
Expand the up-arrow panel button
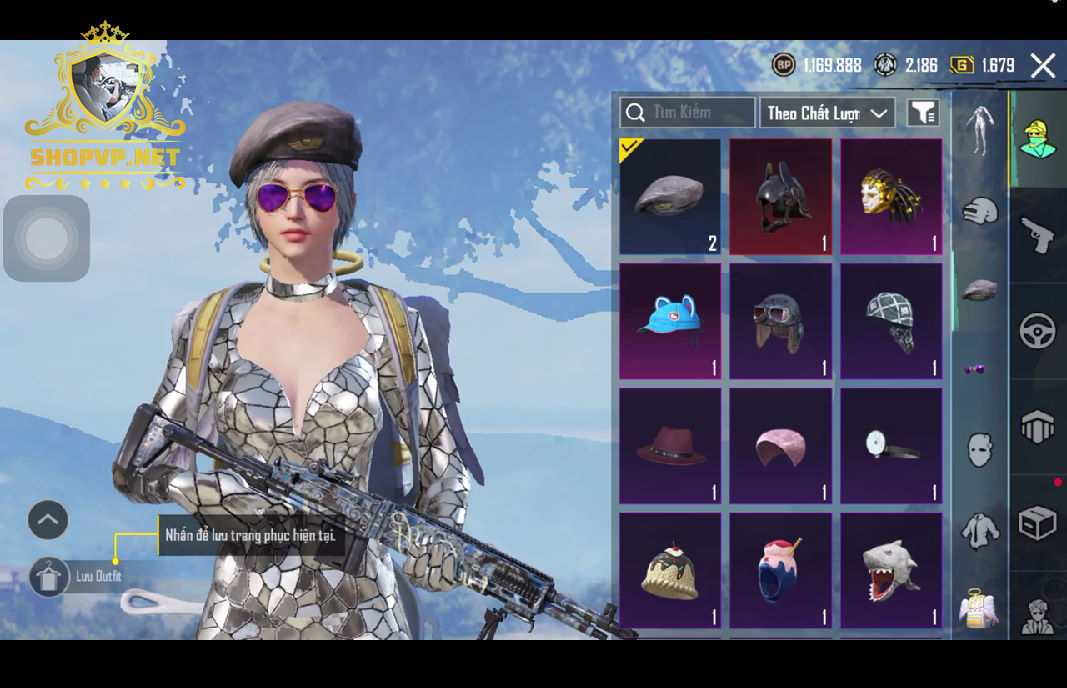(x=48, y=520)
